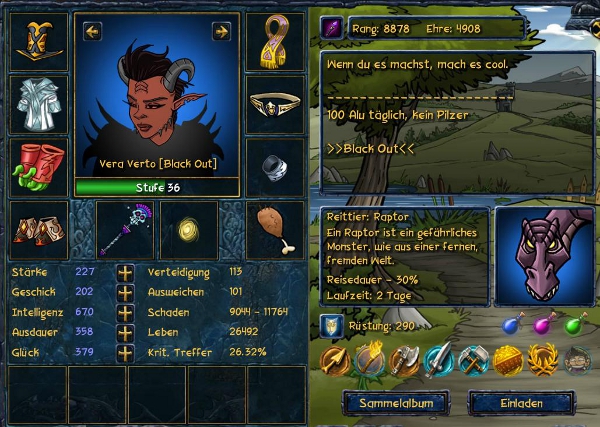This screenshot has height=427, width=600.
Task: Select the boots equipment slot
Action: pos(38,229)
